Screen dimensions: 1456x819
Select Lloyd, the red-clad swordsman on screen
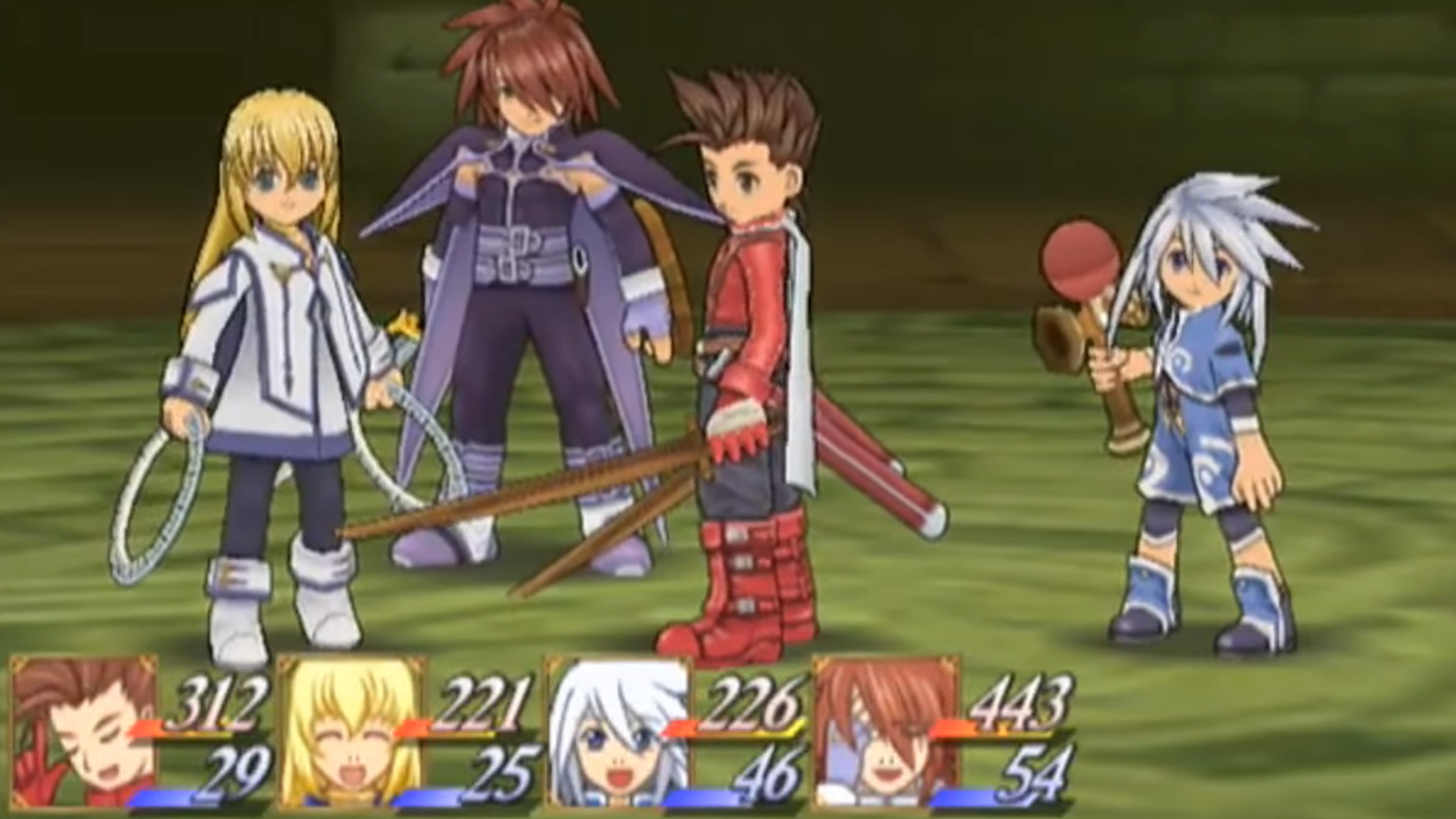pos(754,353)
